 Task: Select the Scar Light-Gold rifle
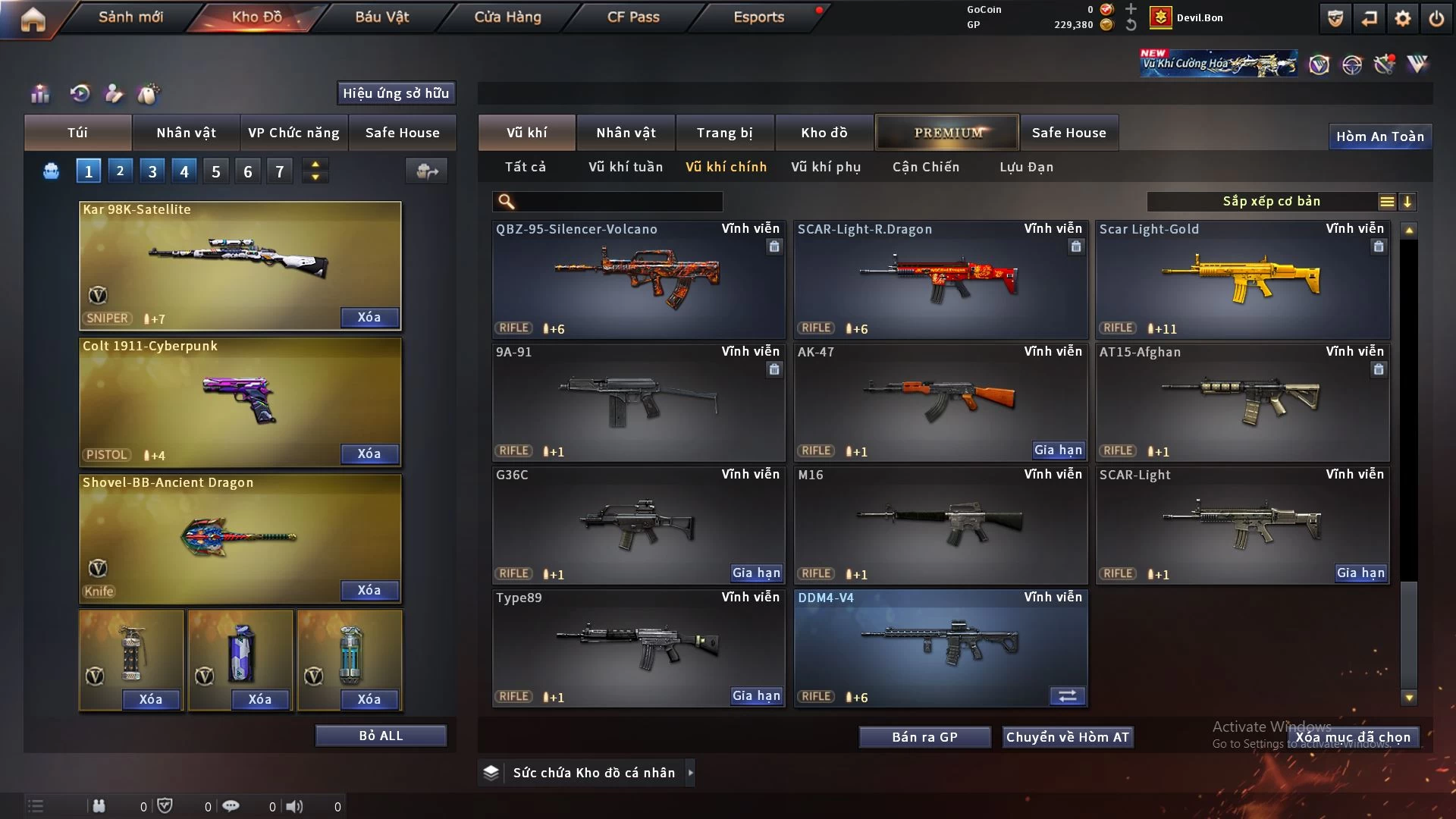[1242, 279]
